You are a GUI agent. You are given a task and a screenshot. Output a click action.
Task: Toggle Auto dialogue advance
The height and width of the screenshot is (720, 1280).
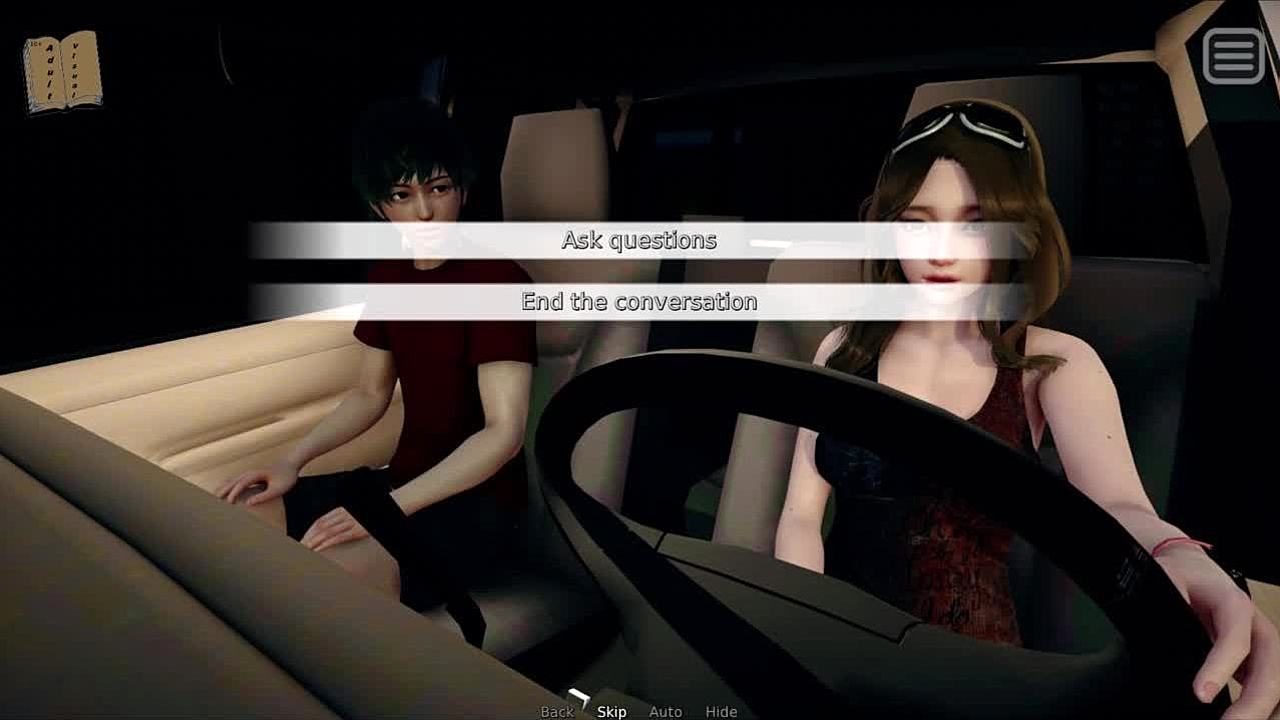pos(665,712)
